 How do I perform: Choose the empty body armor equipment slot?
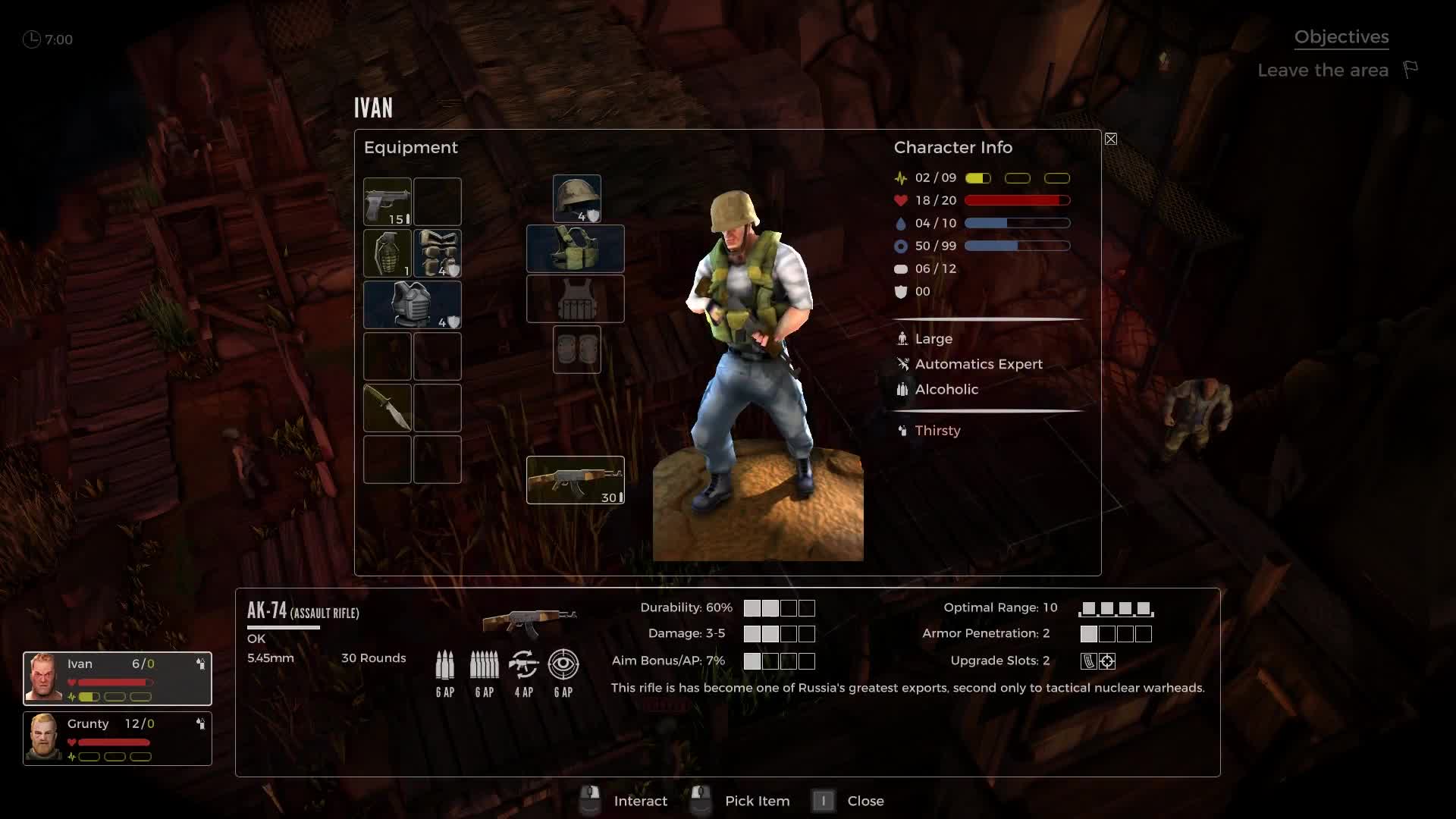pyautogui.click(x=576, y=299)
